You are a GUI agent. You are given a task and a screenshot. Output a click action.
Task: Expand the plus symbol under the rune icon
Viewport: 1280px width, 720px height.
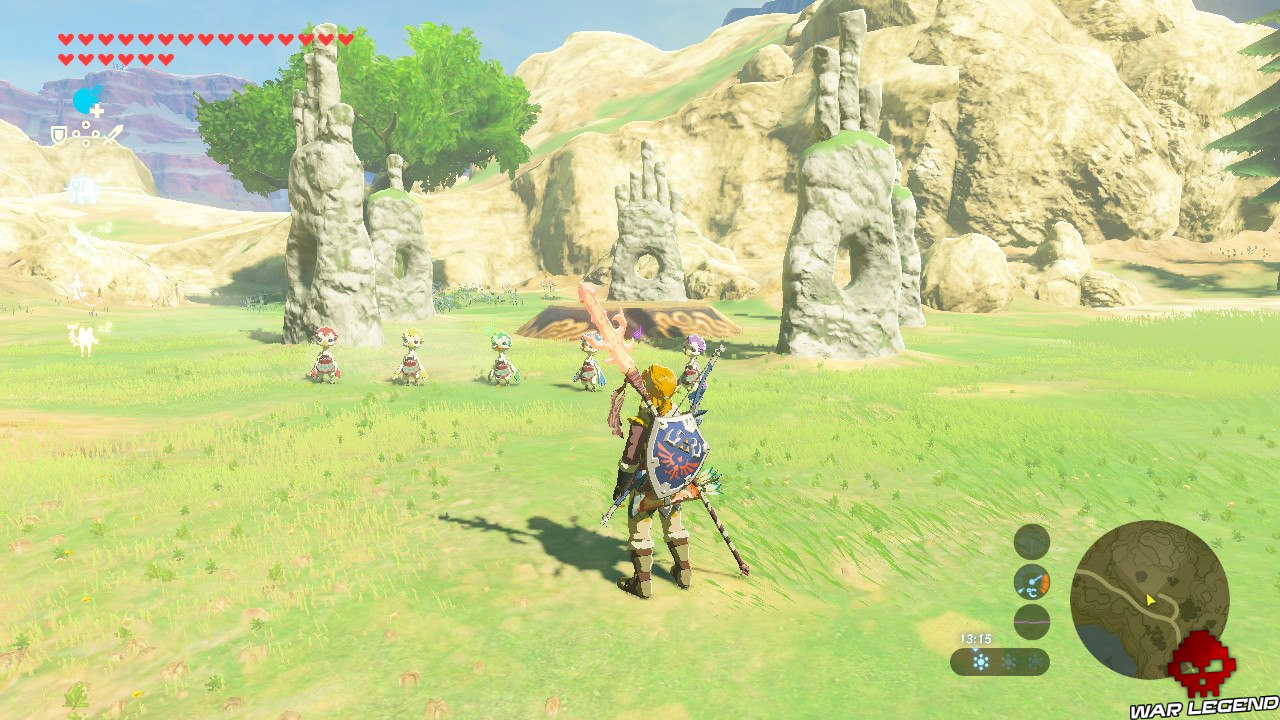(96, 111)
